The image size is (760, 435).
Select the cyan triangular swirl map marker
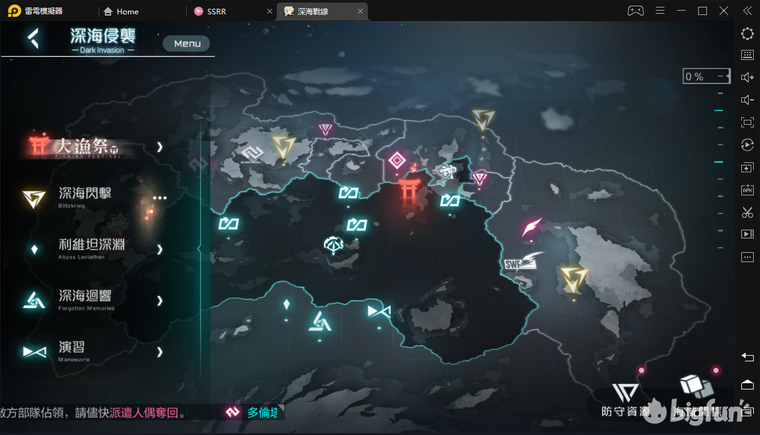(319, 320)
